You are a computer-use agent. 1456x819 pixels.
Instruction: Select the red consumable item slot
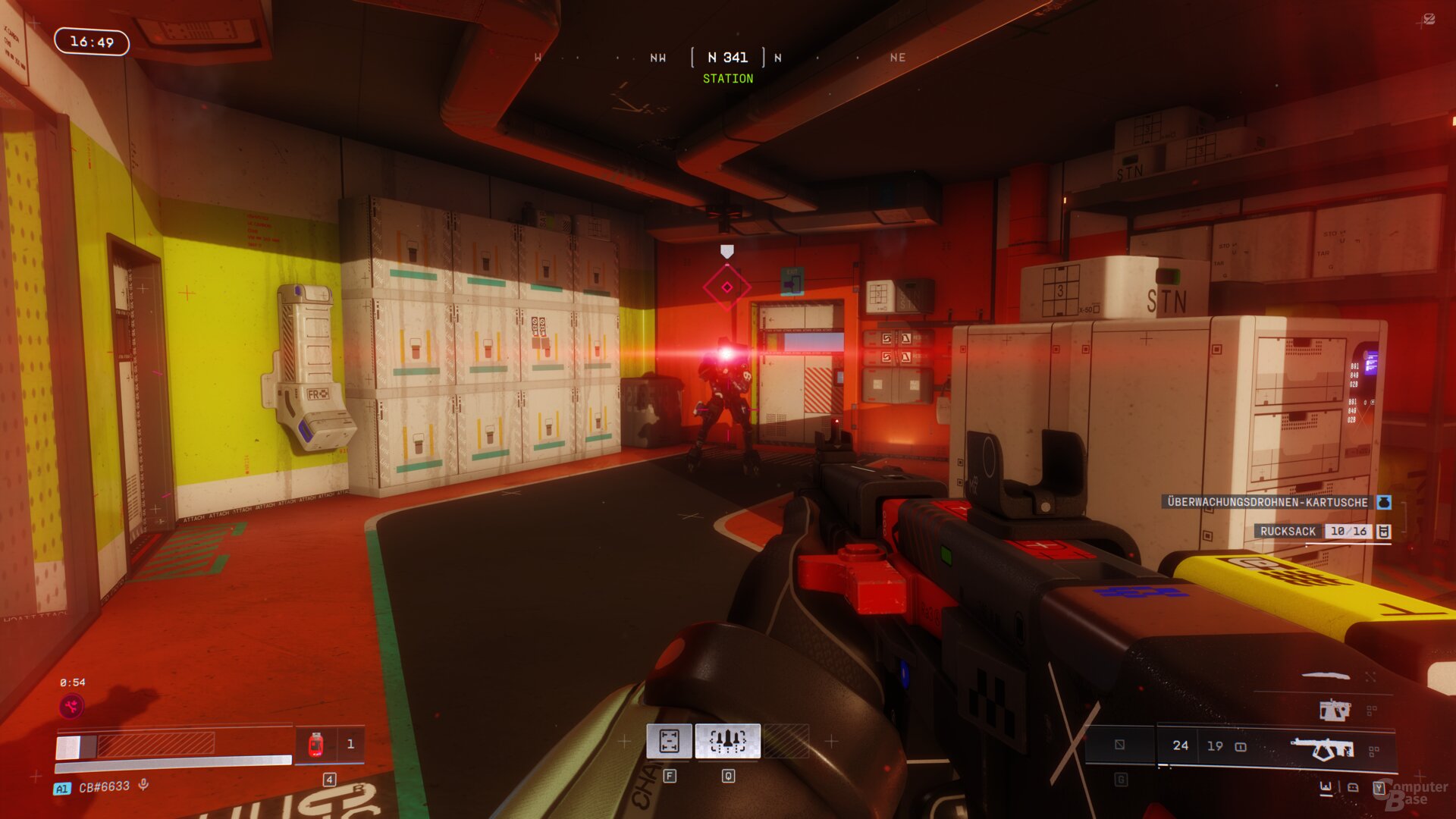pyautogui.click(x=316, y=745)
